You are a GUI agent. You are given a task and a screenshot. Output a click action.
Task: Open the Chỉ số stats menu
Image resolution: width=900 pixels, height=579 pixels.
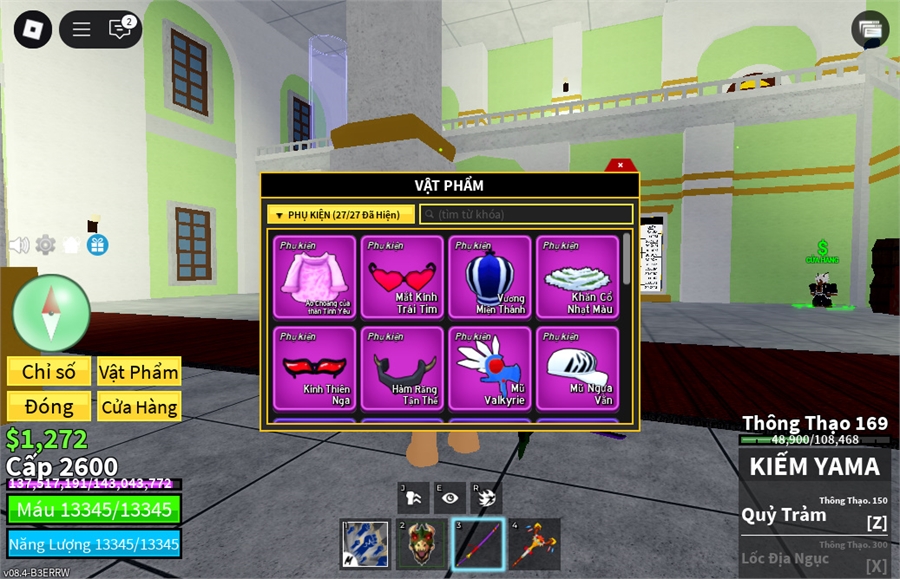[49, 372]
